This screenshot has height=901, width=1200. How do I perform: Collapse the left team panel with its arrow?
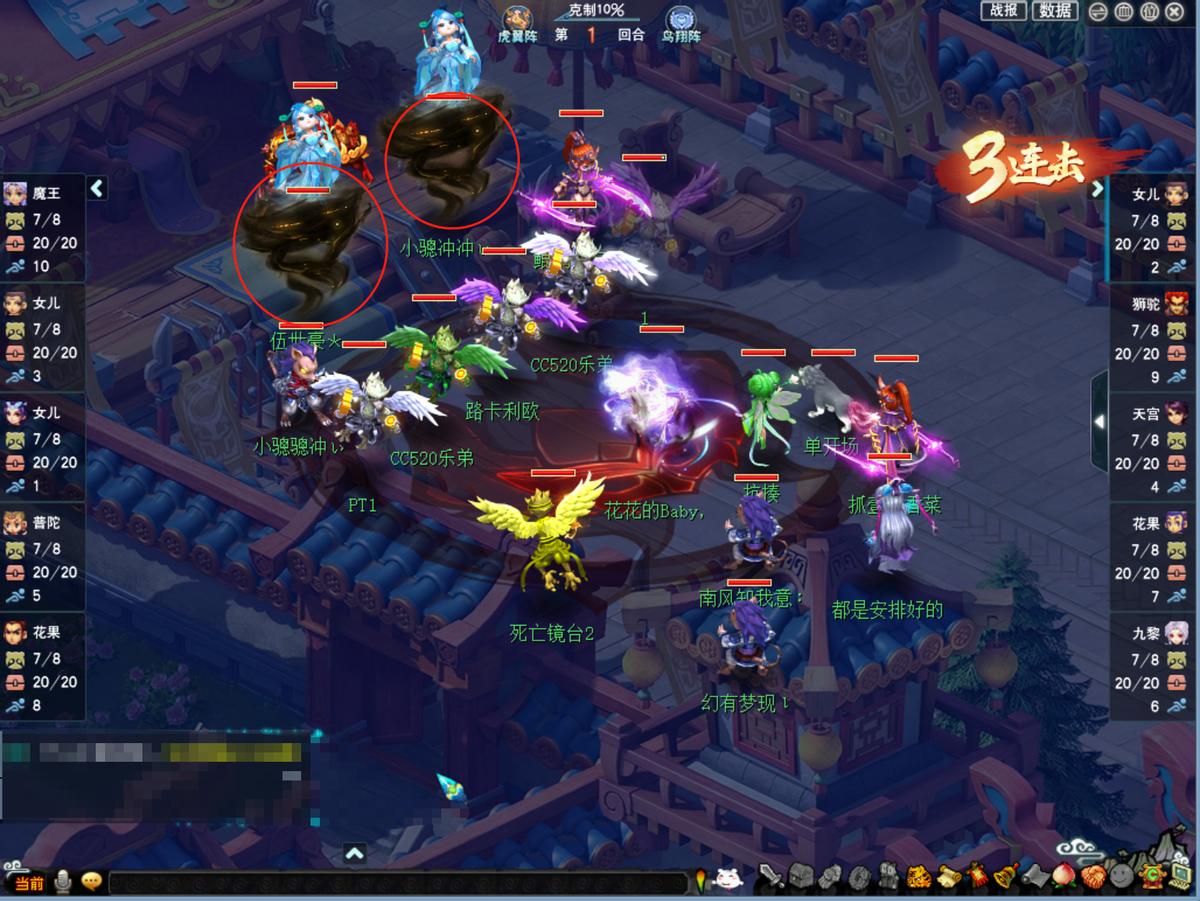click(x=97, y=188)
